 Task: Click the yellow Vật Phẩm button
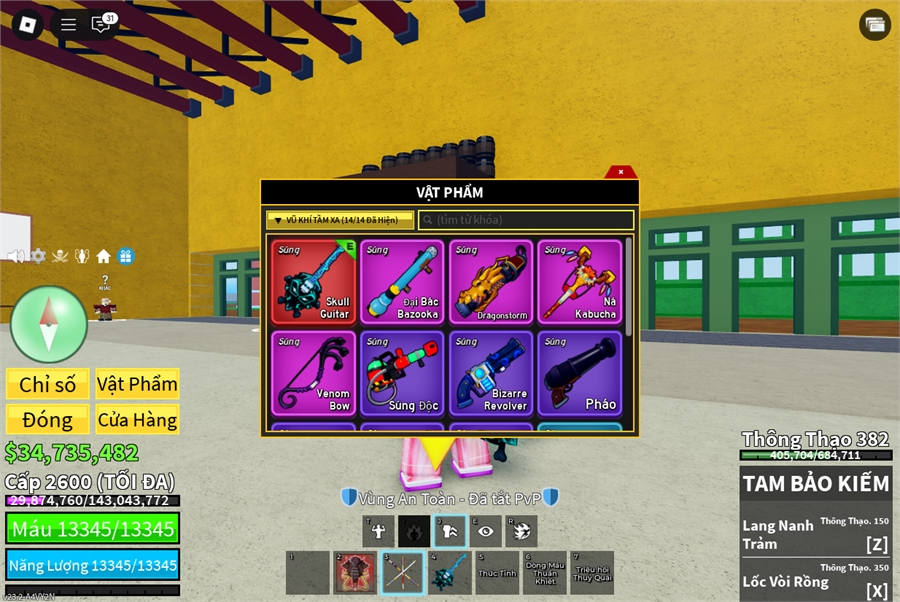(137, 384)
